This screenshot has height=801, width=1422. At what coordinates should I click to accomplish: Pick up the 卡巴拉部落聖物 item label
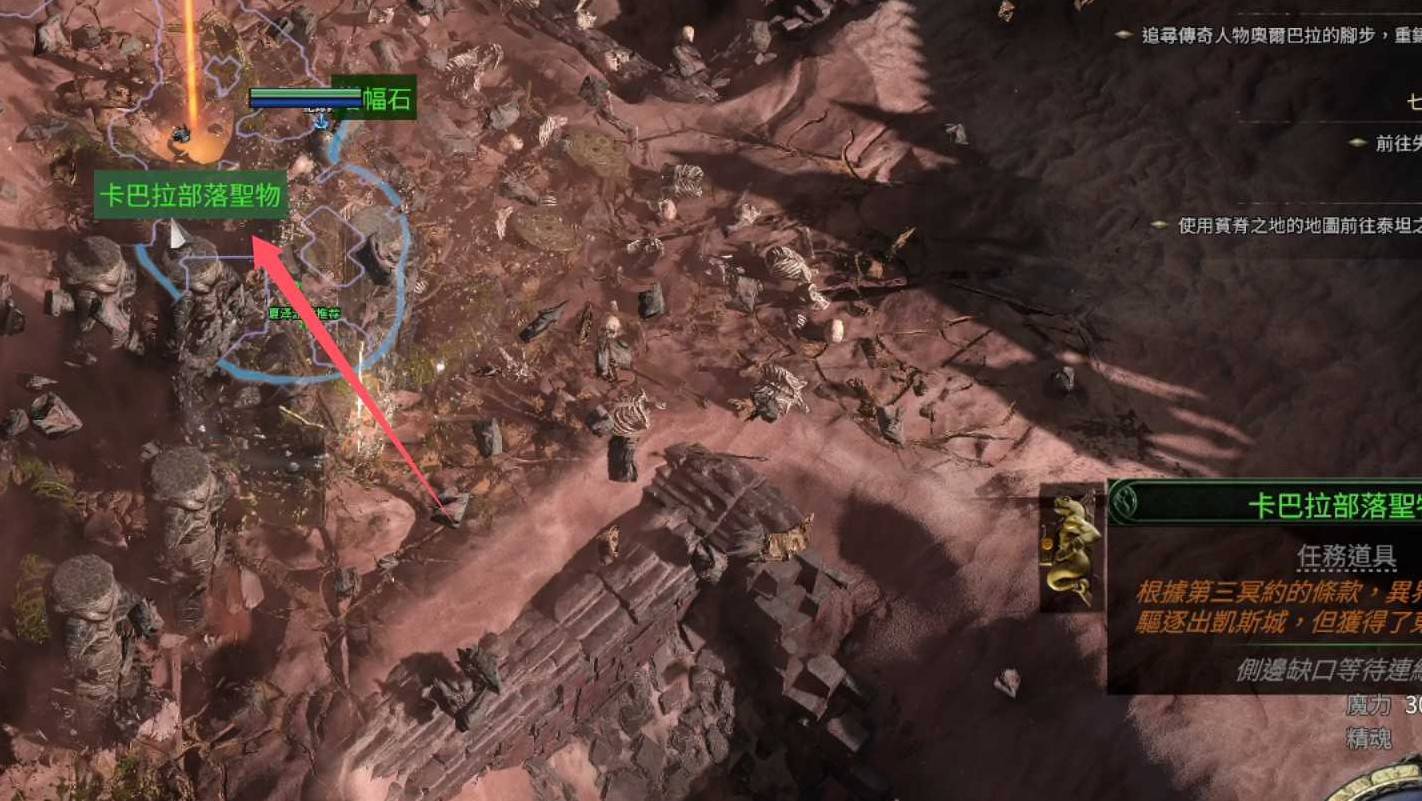(191, 196)
